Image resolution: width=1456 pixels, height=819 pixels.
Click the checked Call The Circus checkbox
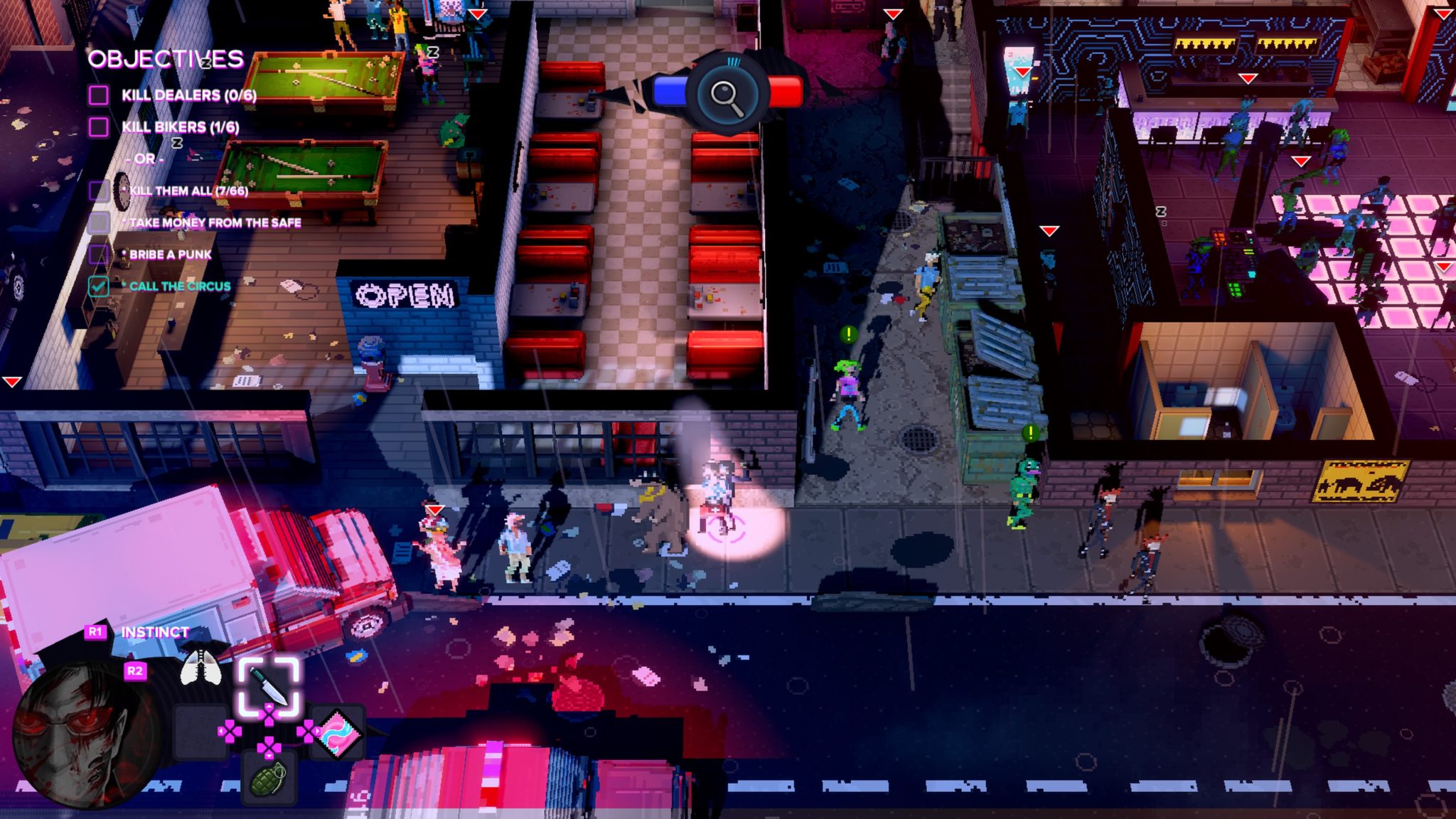(x=99, y=286)
